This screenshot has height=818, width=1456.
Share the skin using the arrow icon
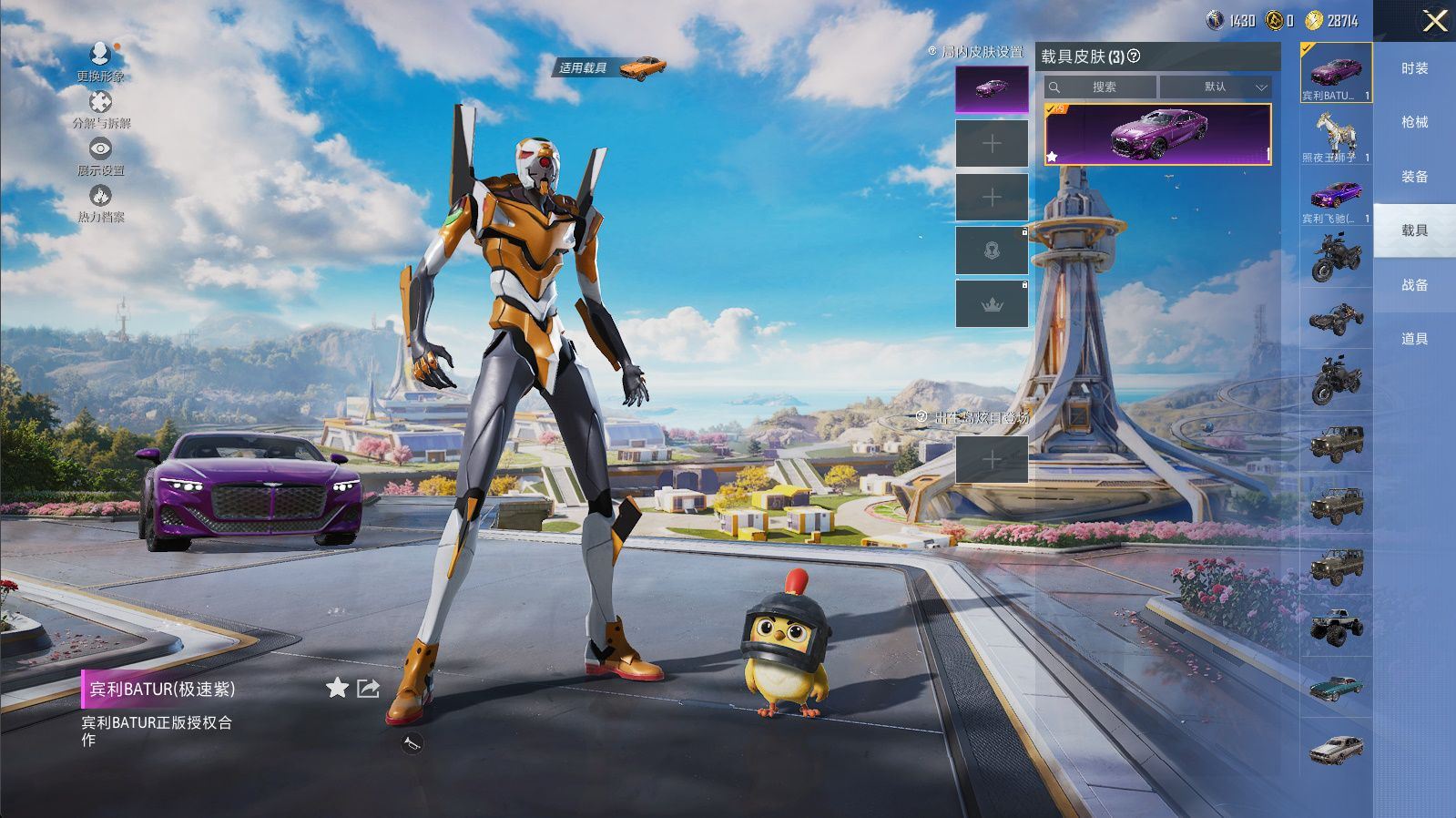point(368,688)
